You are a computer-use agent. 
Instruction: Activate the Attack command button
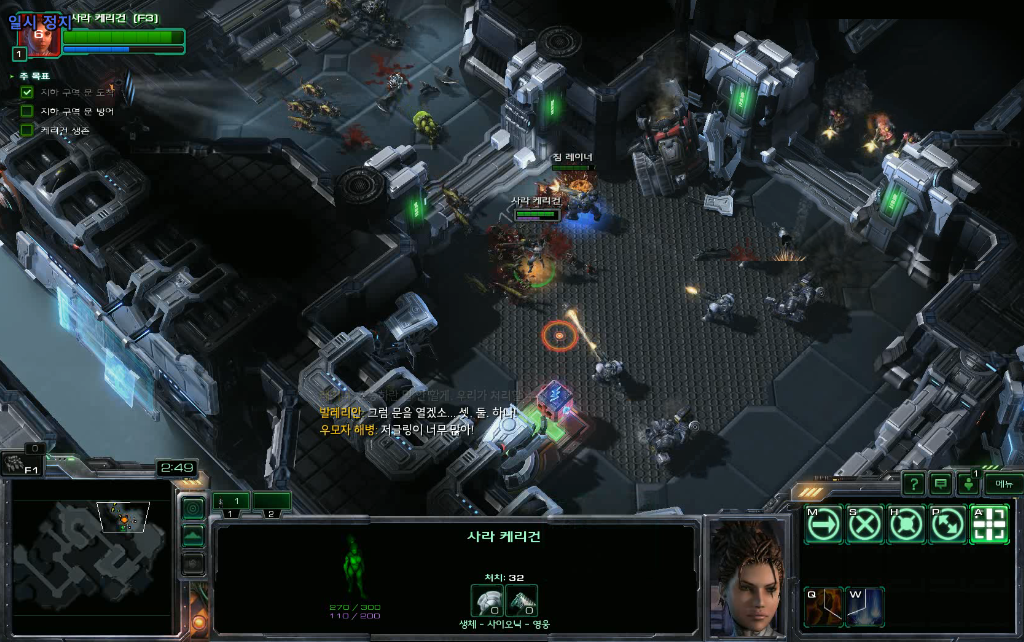click(x=988, y=525)
